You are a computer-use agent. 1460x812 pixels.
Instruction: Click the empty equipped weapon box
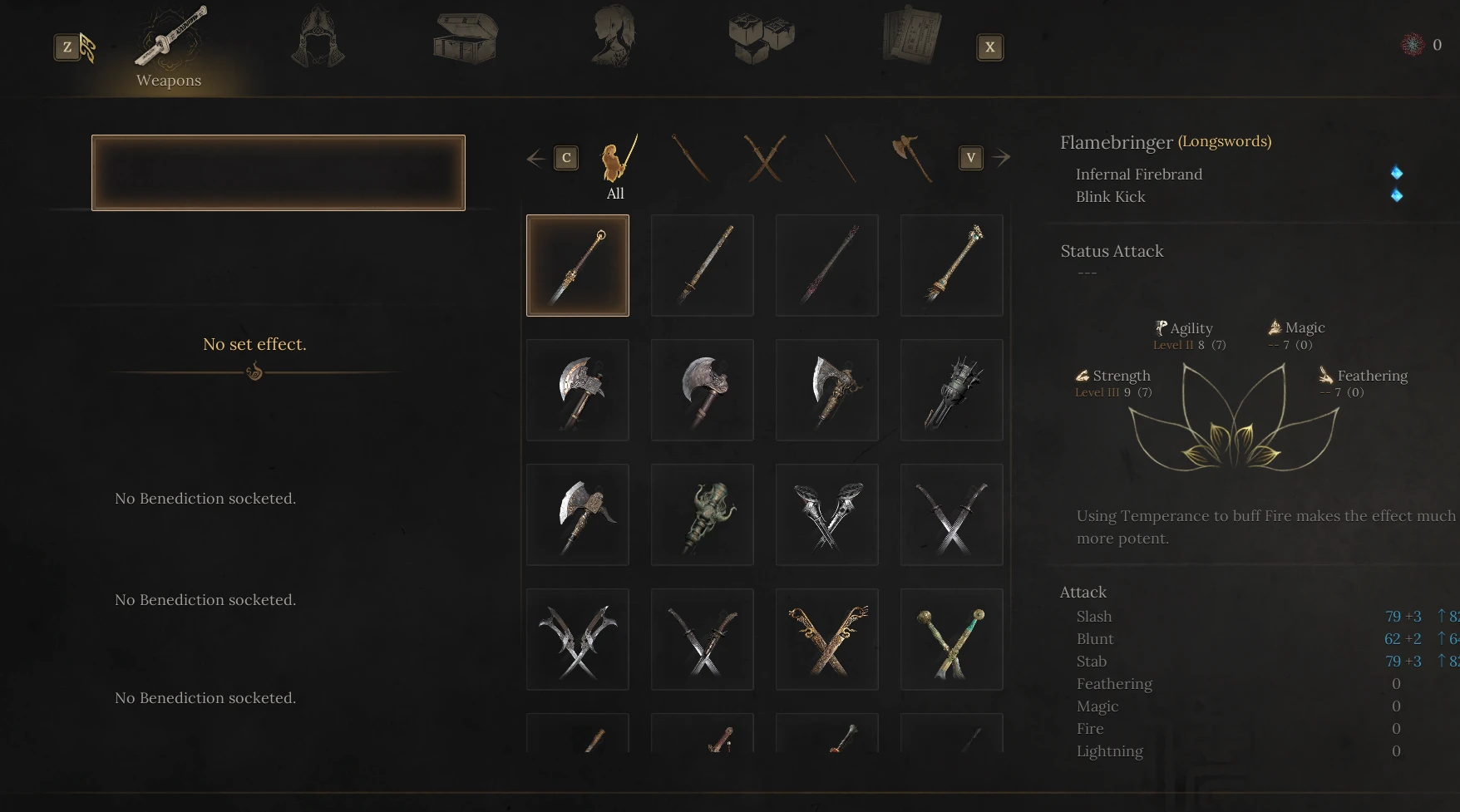(x=279, y=173)
